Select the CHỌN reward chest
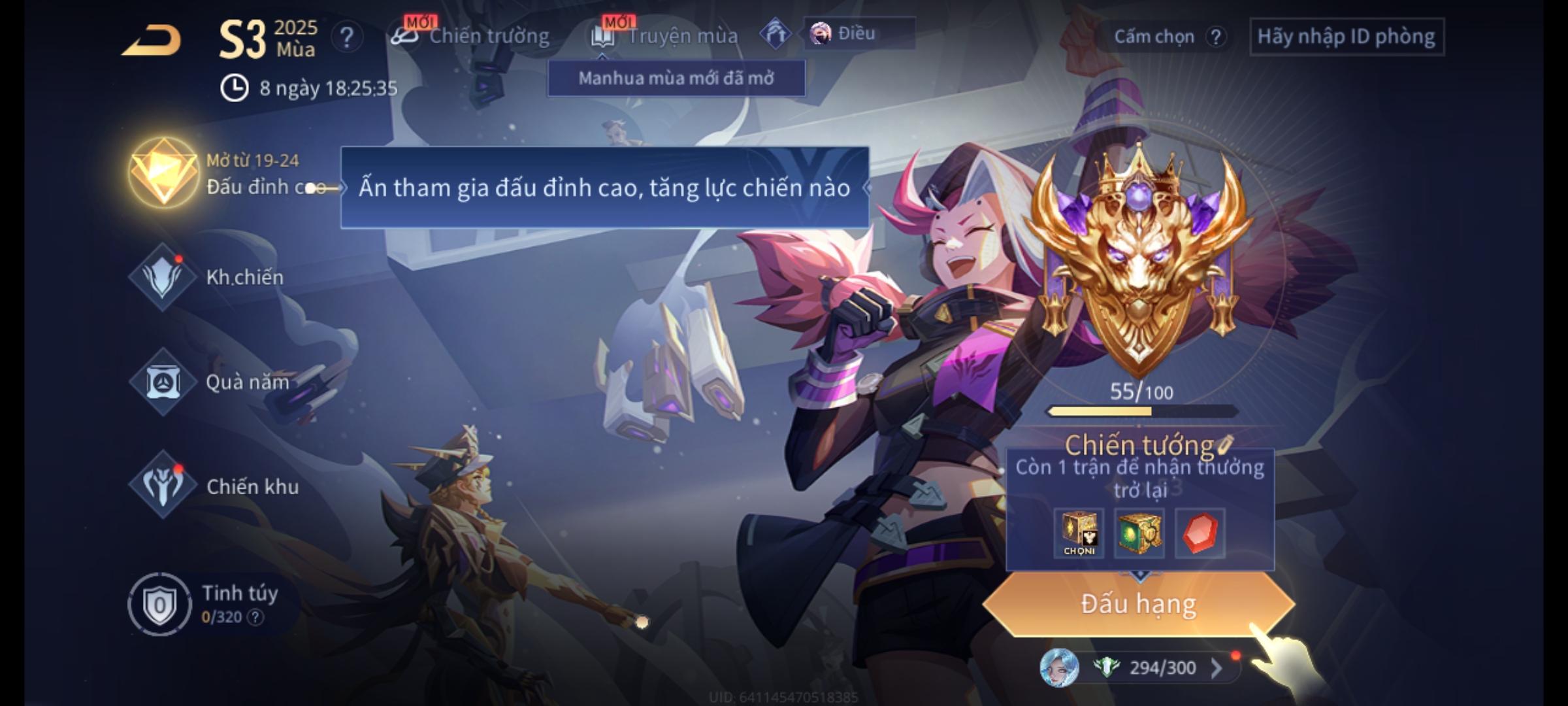The width and height of the screenshot is (1568, 706). point(1079,533)
